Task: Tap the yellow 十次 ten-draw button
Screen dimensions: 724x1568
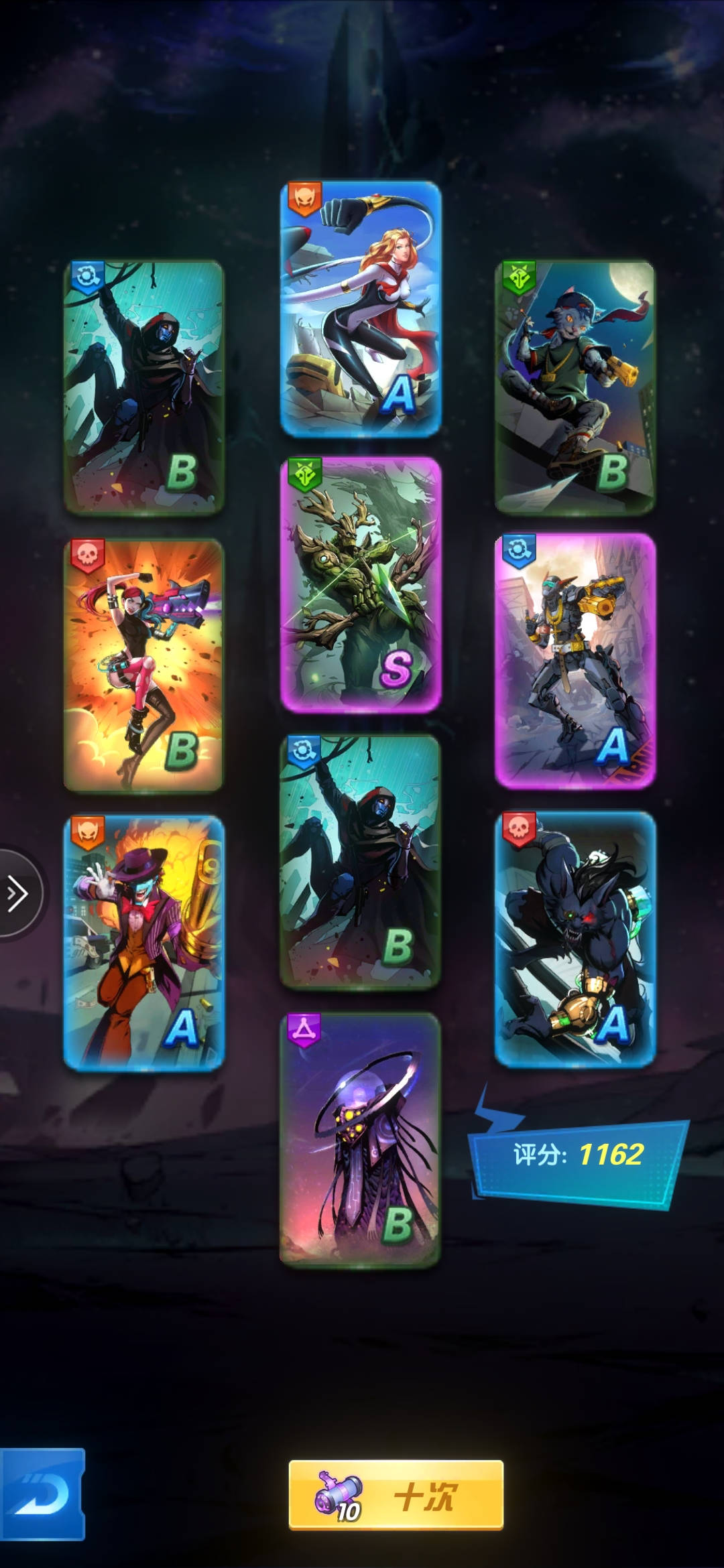Action: coord(396,1495)
